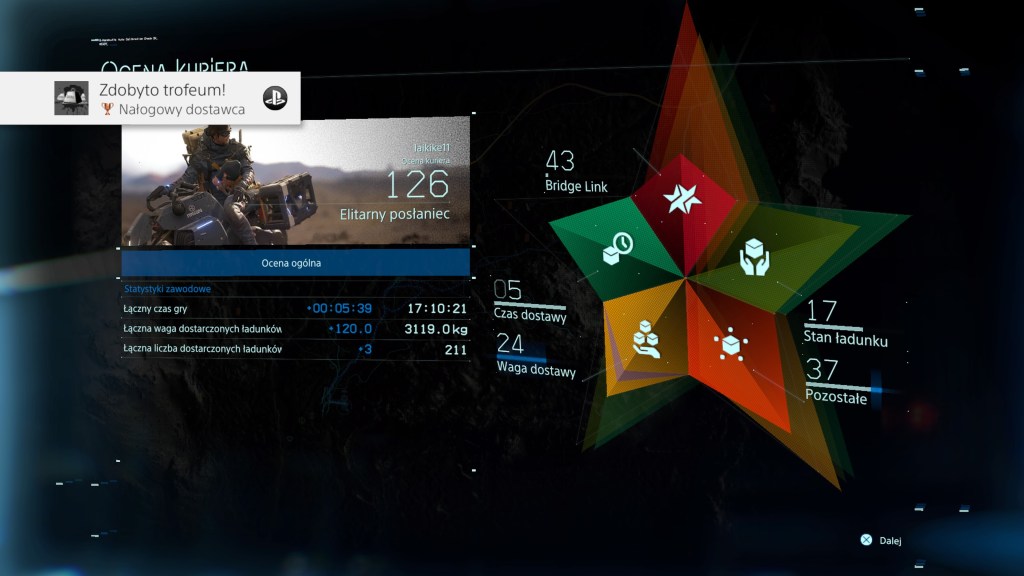Click the Łączna waga dostarczonych ładunków row
The height and width of the screenshot is (576, 1024).
296,329
